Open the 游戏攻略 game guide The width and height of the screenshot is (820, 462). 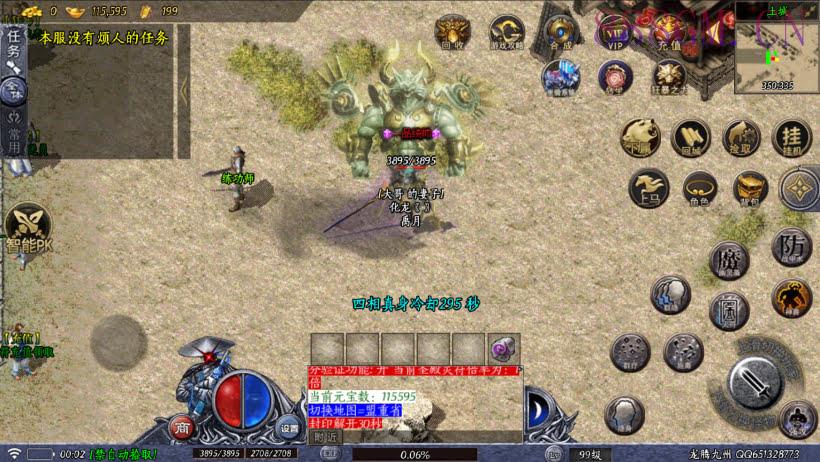(x=506, y=32)
